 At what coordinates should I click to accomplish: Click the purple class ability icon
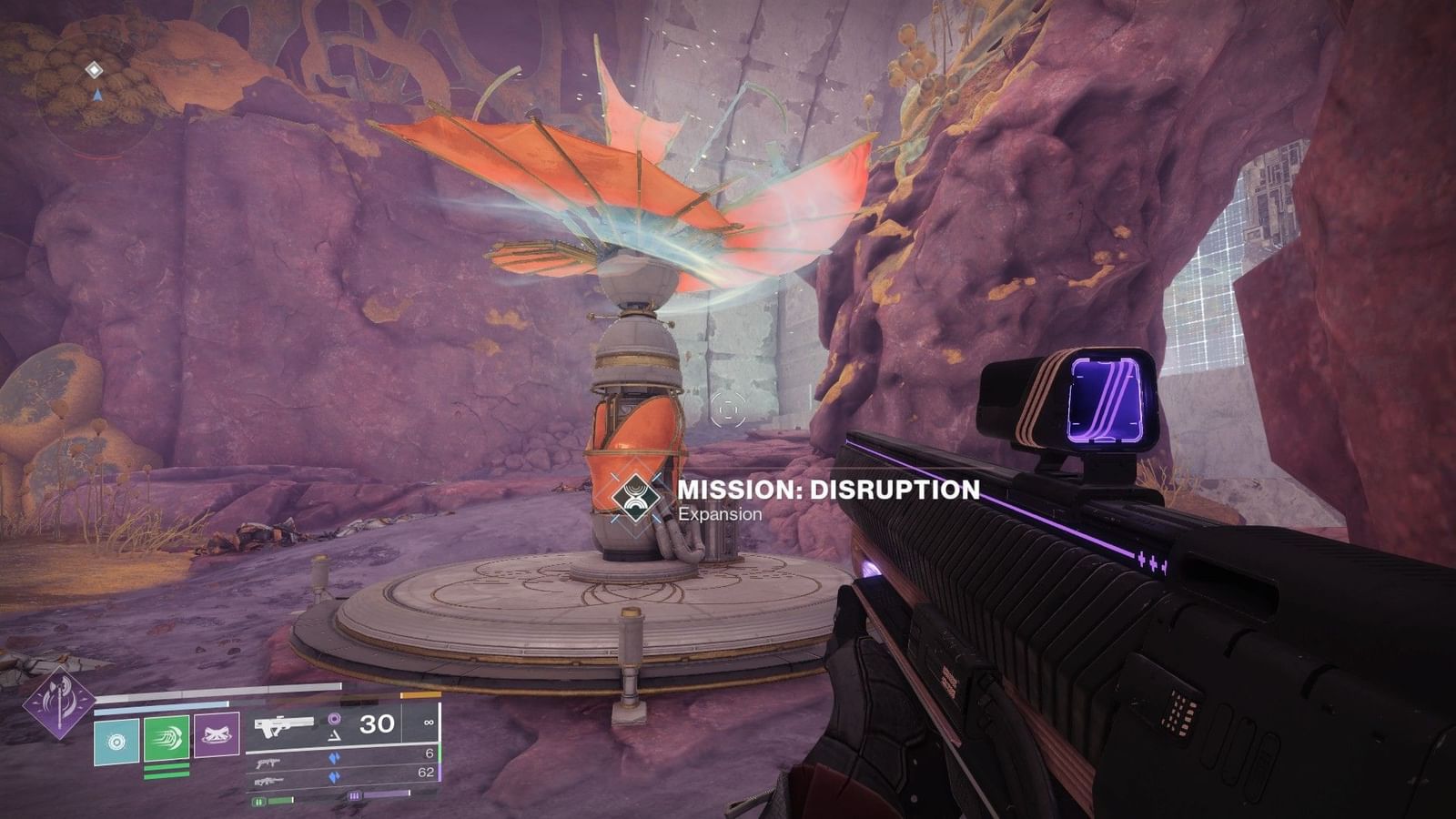[216, 735]
